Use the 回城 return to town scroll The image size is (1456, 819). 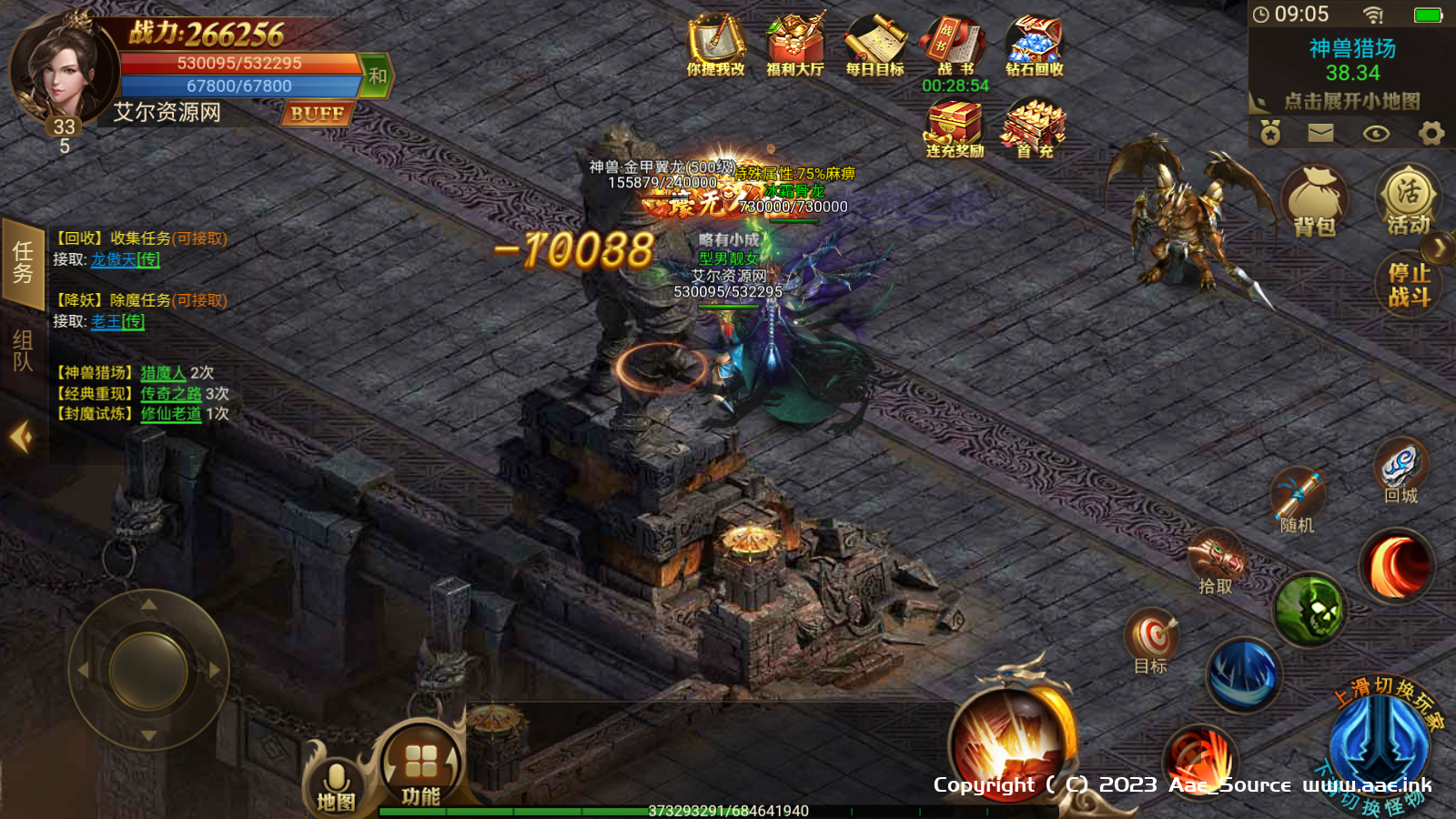[x=1400, y=470]
